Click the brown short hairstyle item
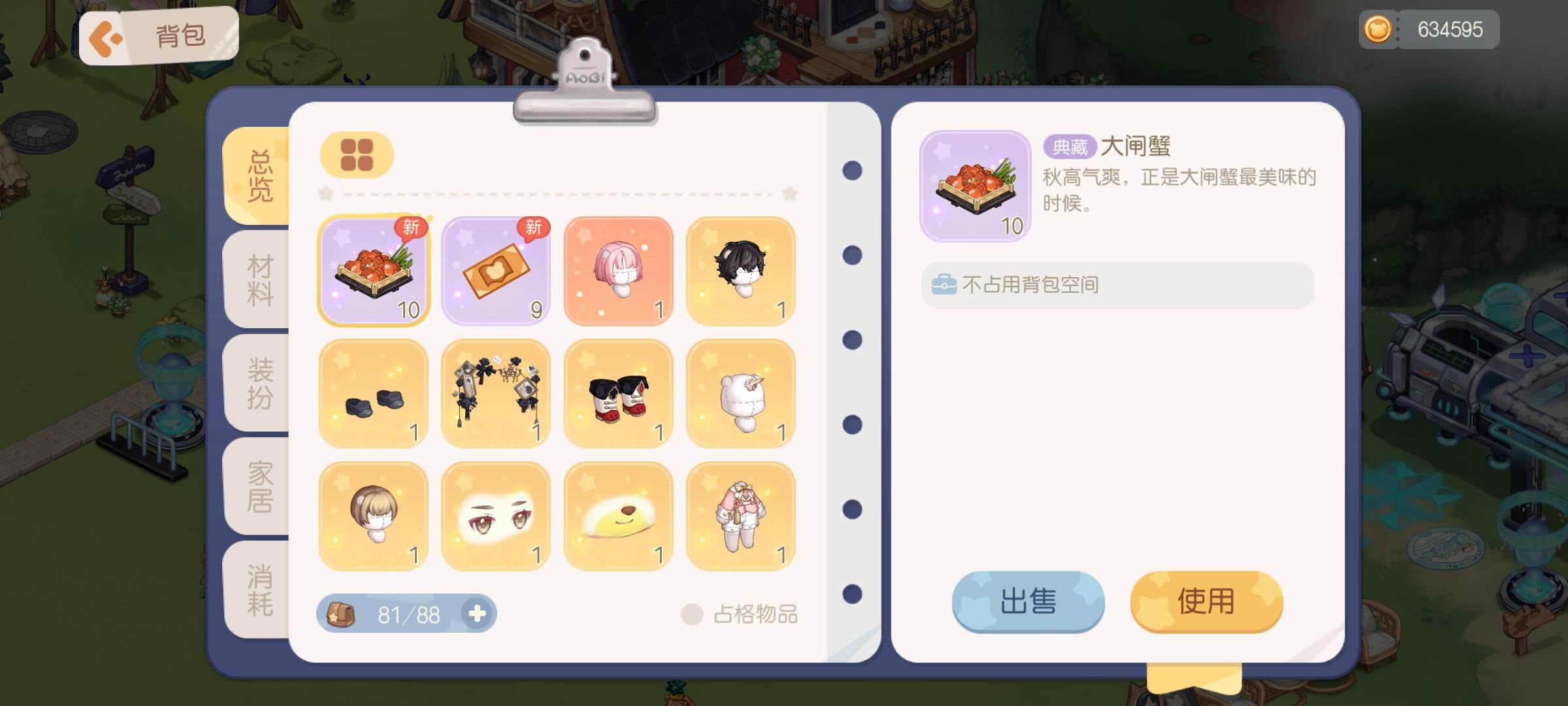 (x=373, y=516)
